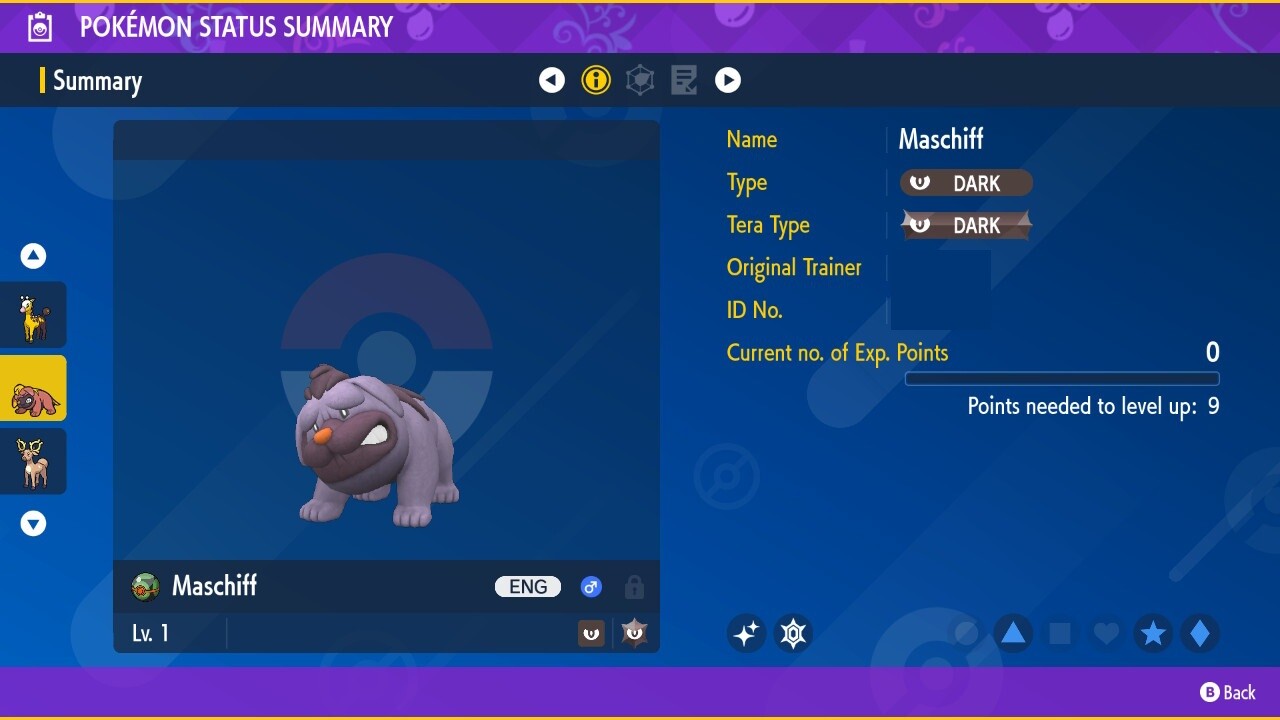
Task: Toggle the blue triangle marking
Action: click(x=1012, y=632)
